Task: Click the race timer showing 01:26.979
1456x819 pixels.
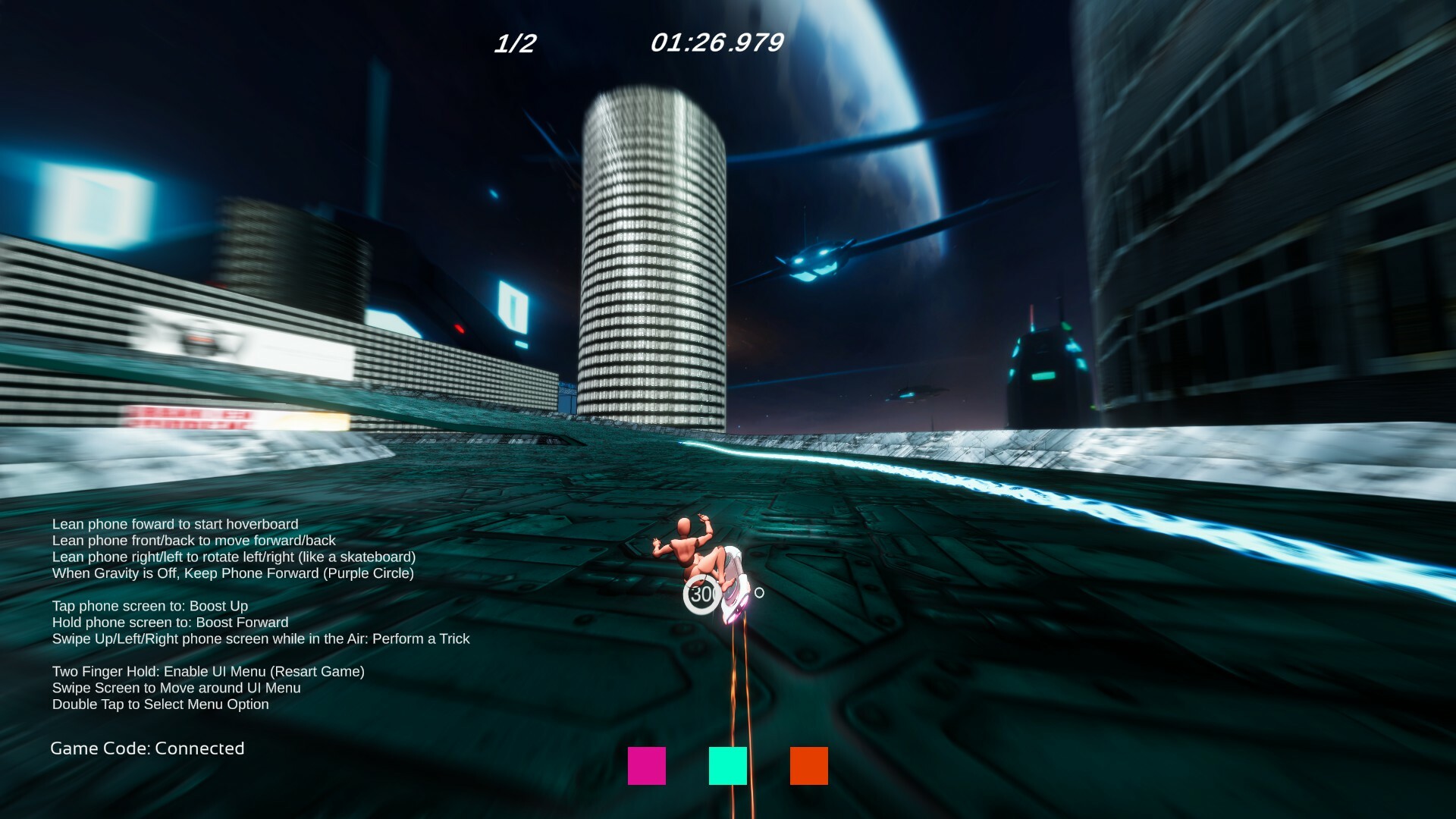Action: pyautogui.click(x=716, y=43)
